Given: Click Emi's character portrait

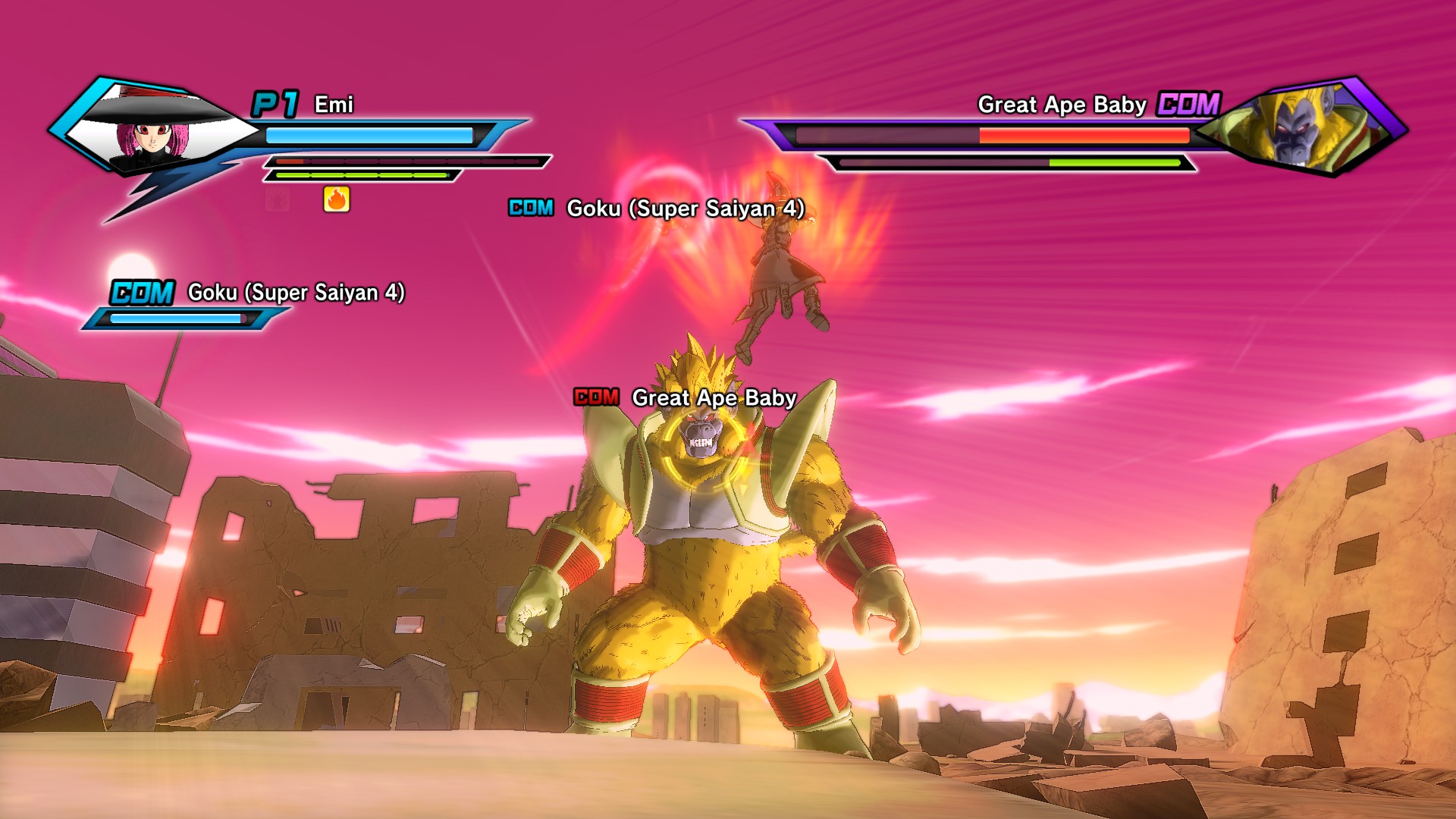Looking at the screenshot, I should tap(154, 129).
